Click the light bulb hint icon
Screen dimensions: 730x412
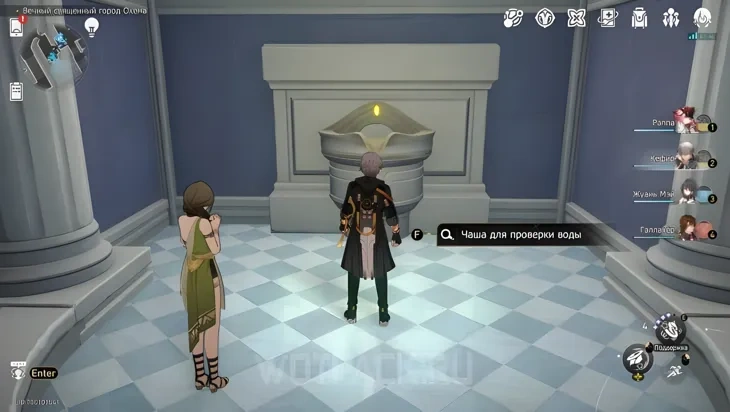92,27
